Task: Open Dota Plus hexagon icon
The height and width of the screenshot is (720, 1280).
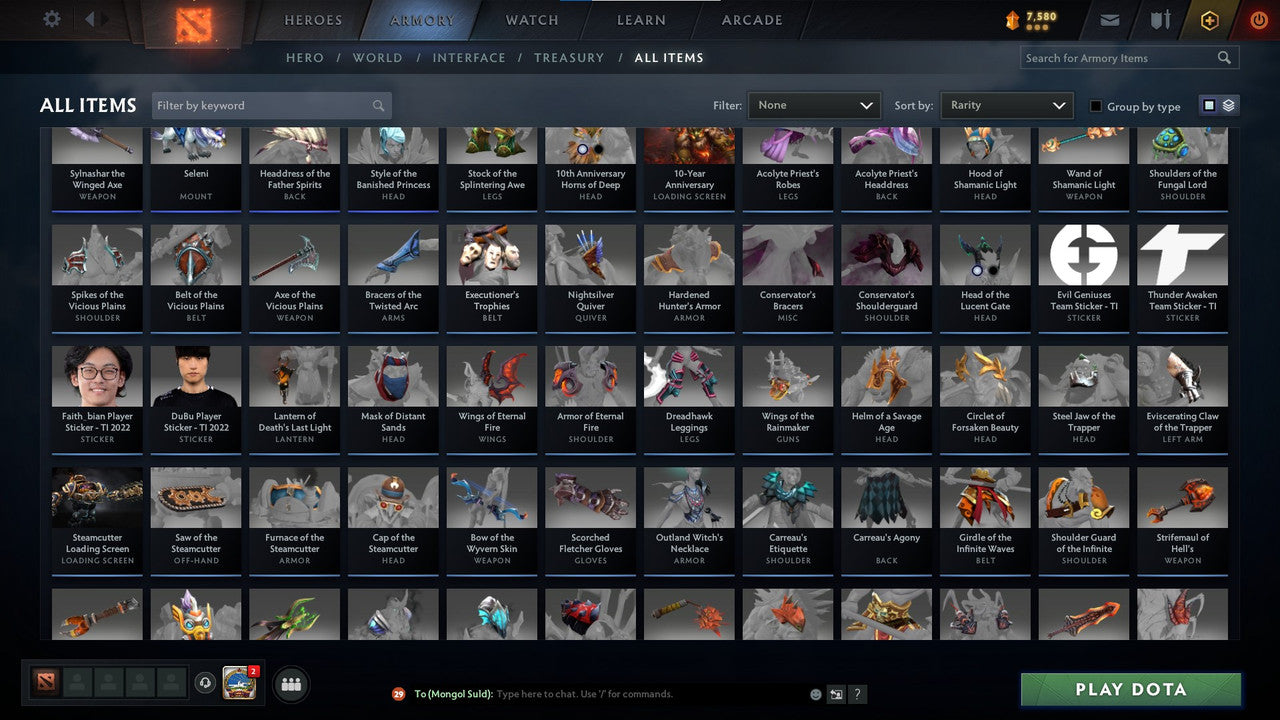Action: pyautogui.click(x=1209, y=18)
